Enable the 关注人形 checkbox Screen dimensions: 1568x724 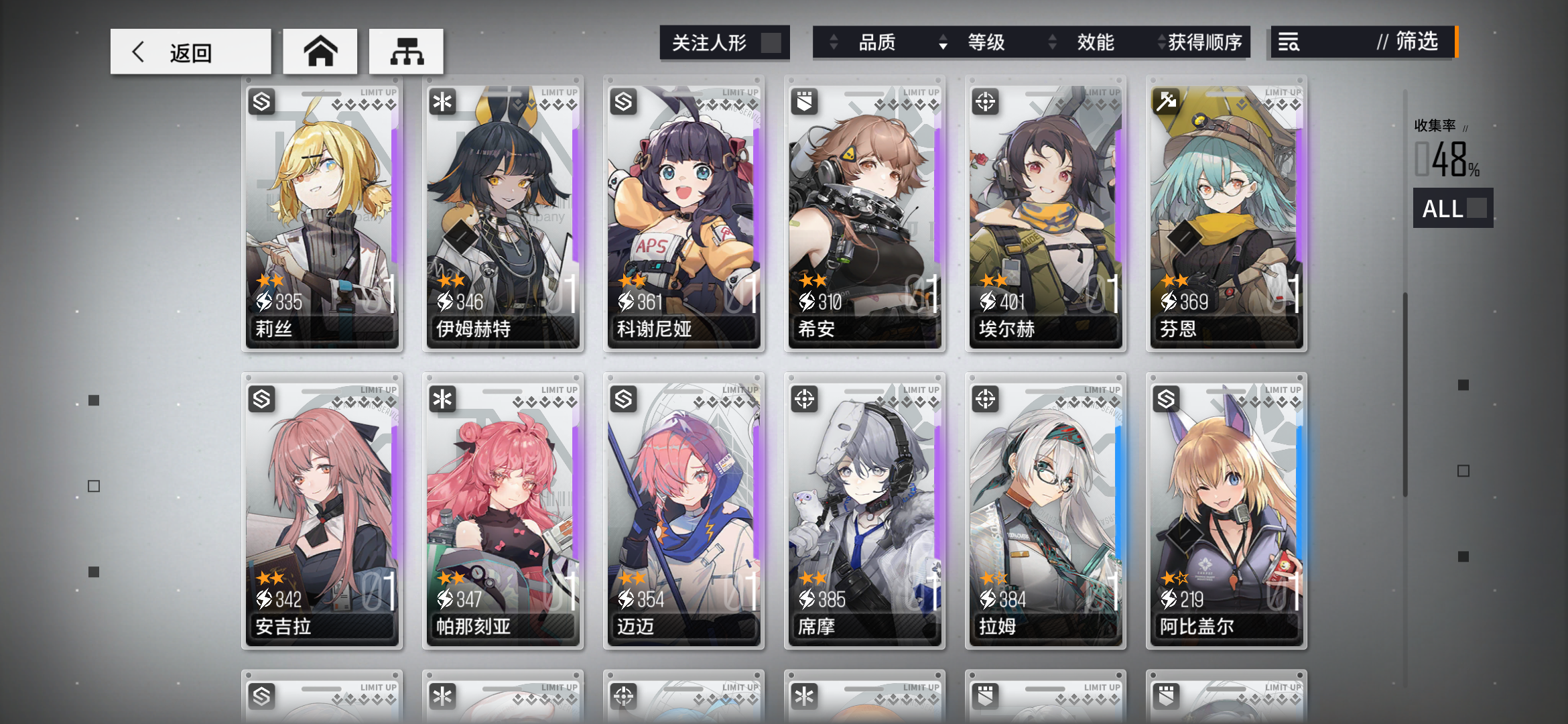point(771,42)
